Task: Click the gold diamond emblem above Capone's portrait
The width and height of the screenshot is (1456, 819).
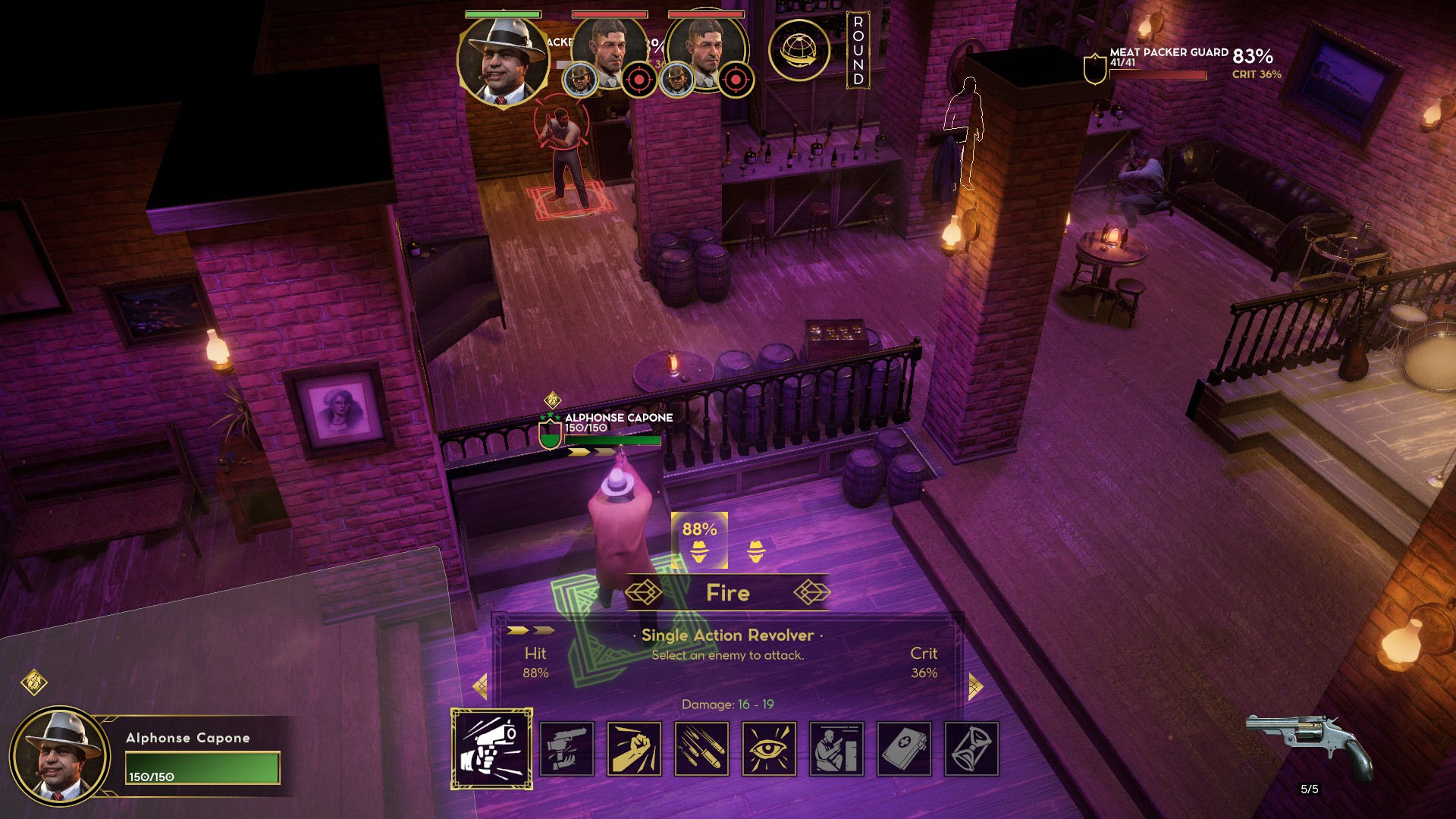Action: point(34,682)
